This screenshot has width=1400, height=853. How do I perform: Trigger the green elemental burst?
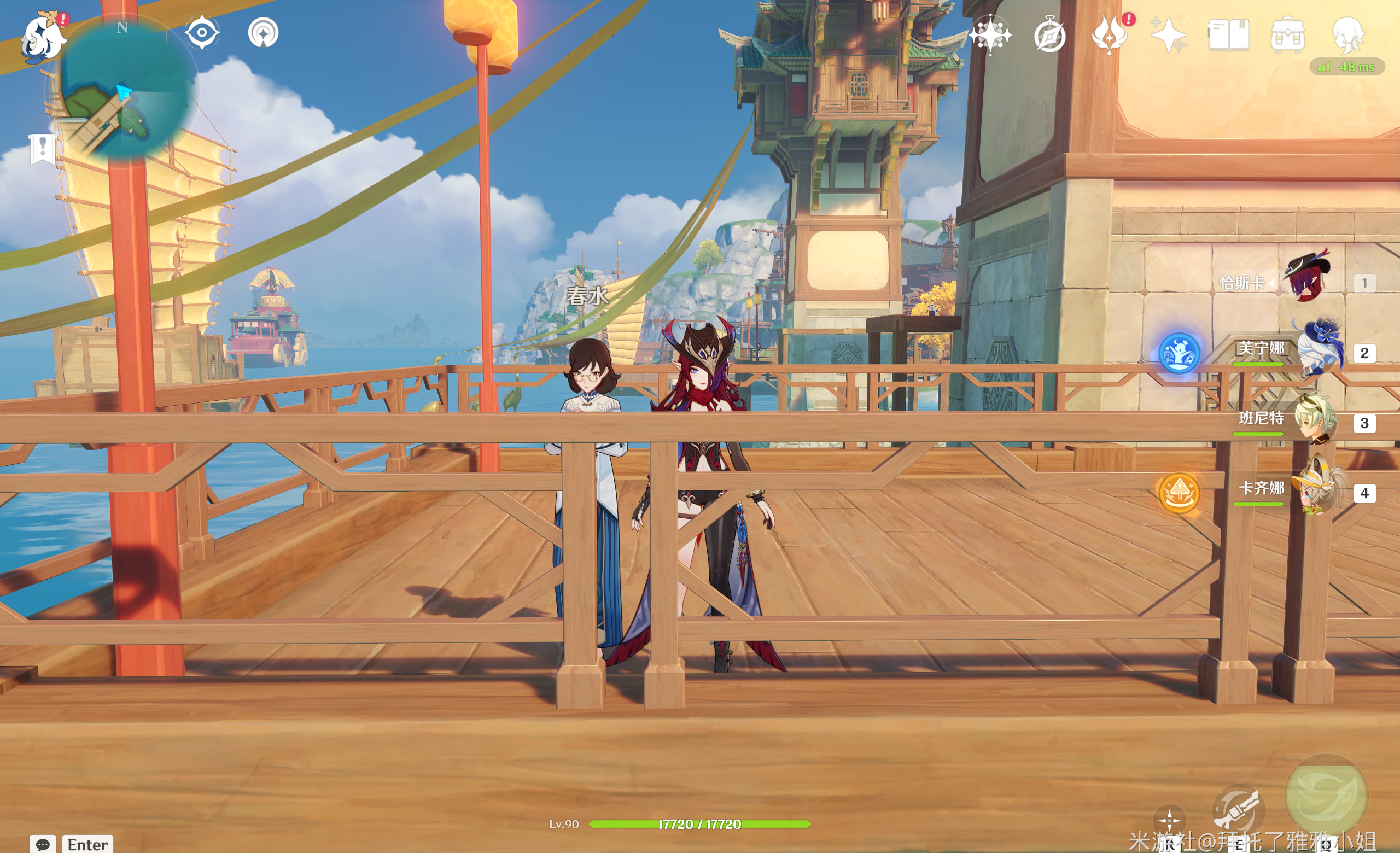(1326, 795)
